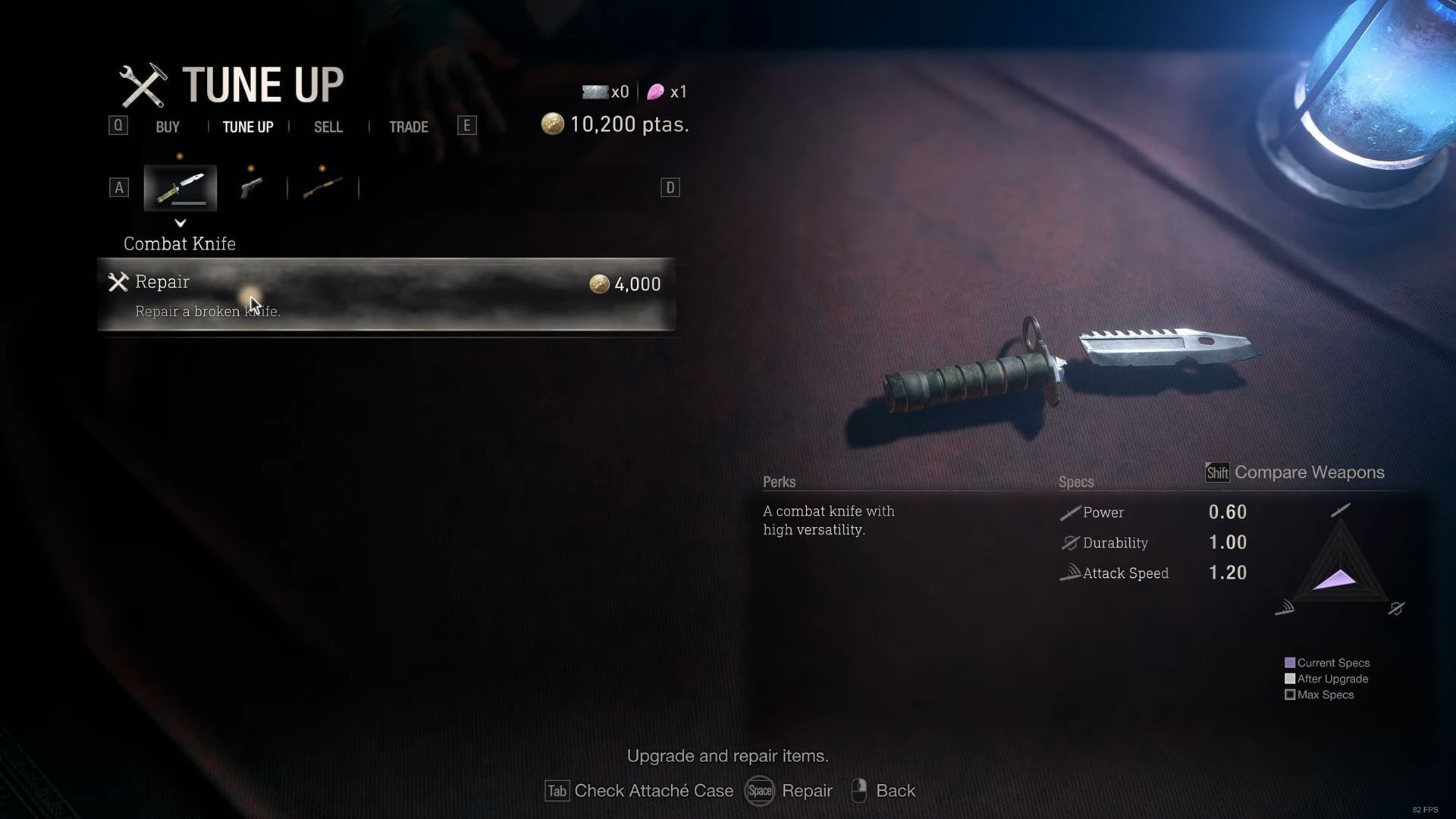Click the wrench and hammer Tune Up icon
Screen dimensions: 1456x819
(x=145, y=83)
